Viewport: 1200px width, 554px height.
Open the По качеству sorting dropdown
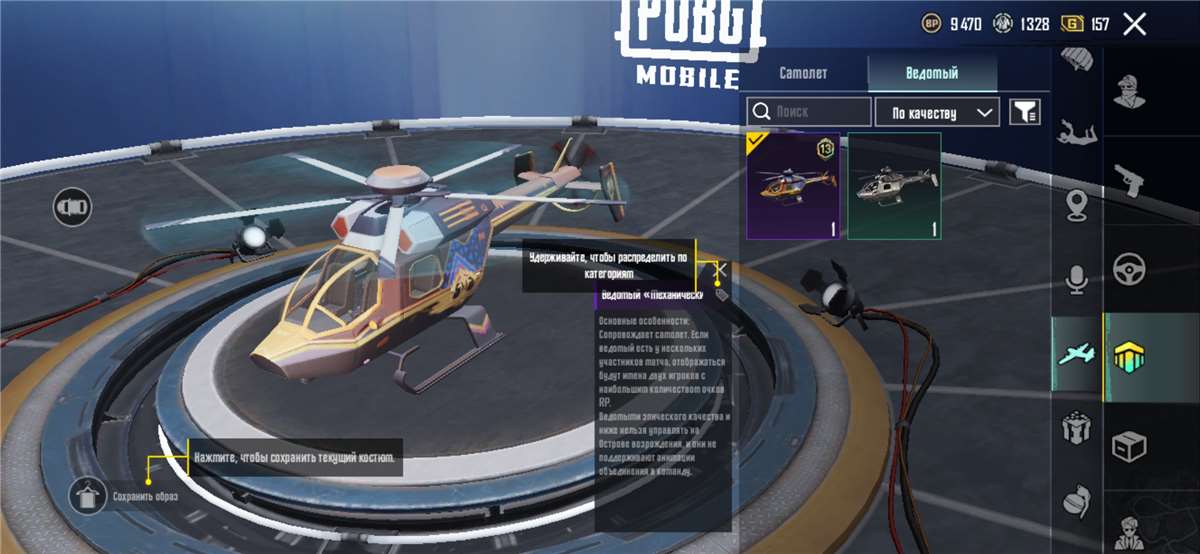[x=937, y=112]
